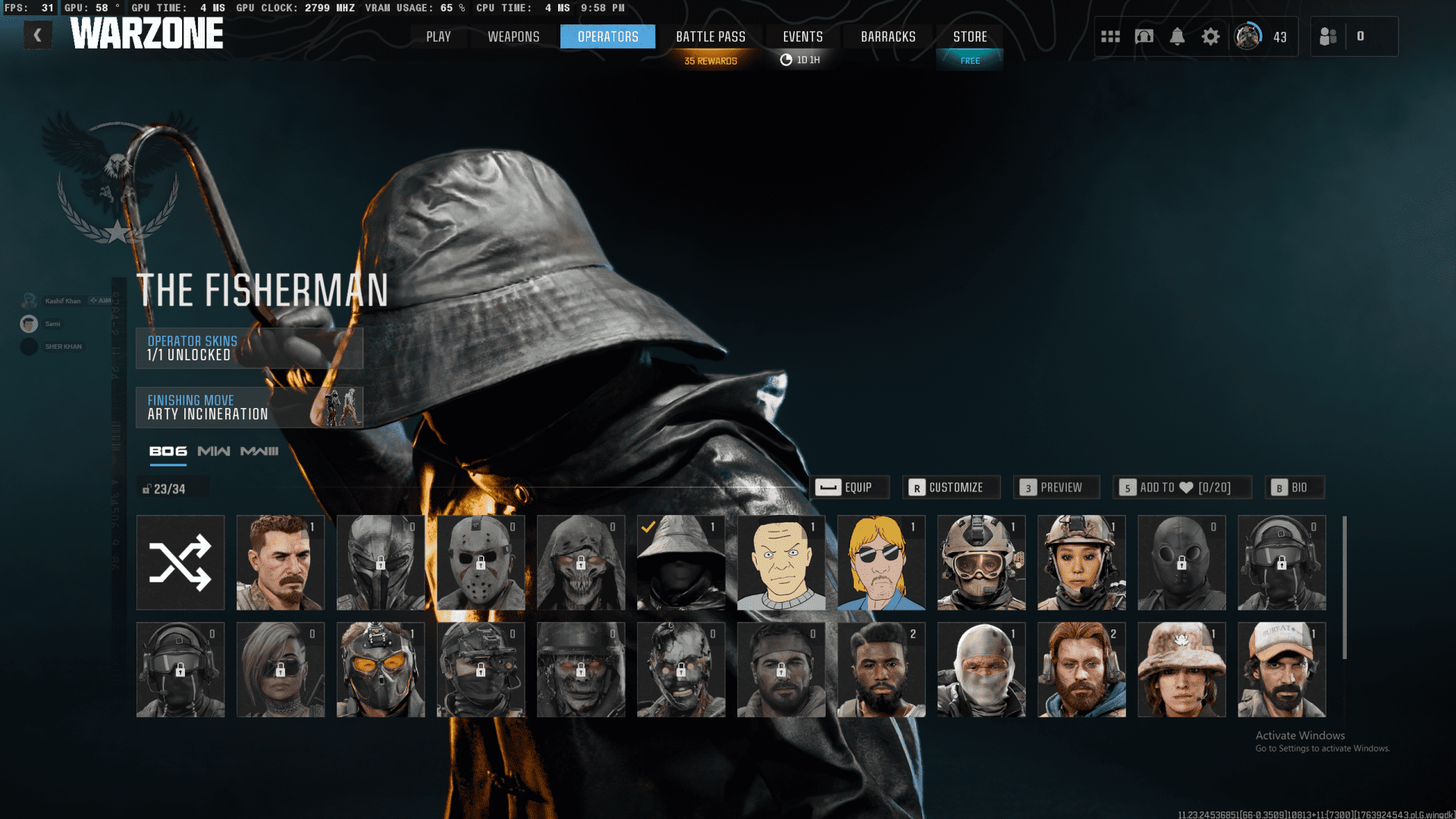Open the social/channels grid icon

(1110, 36)
